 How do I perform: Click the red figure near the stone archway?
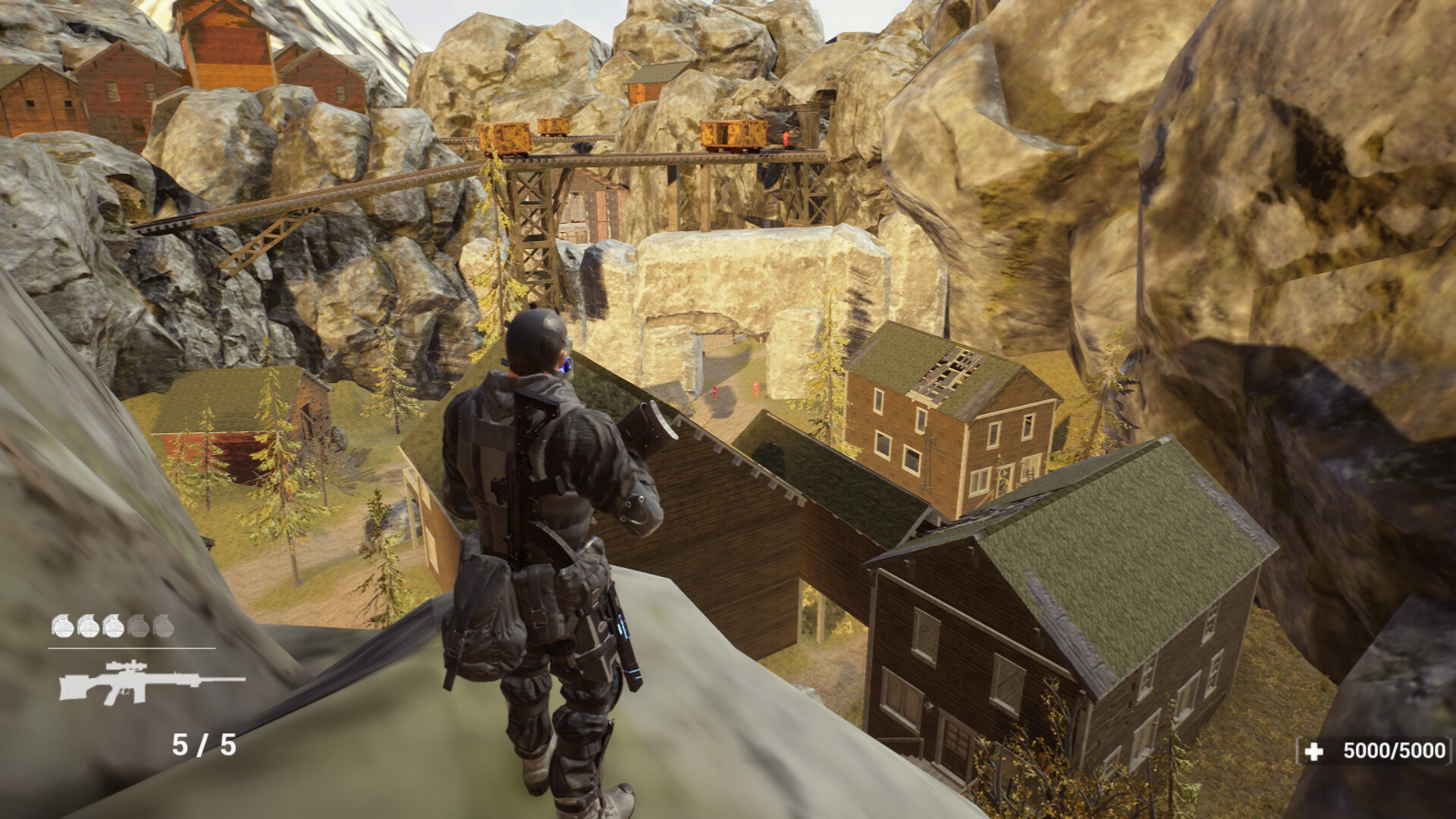[755, 388]
